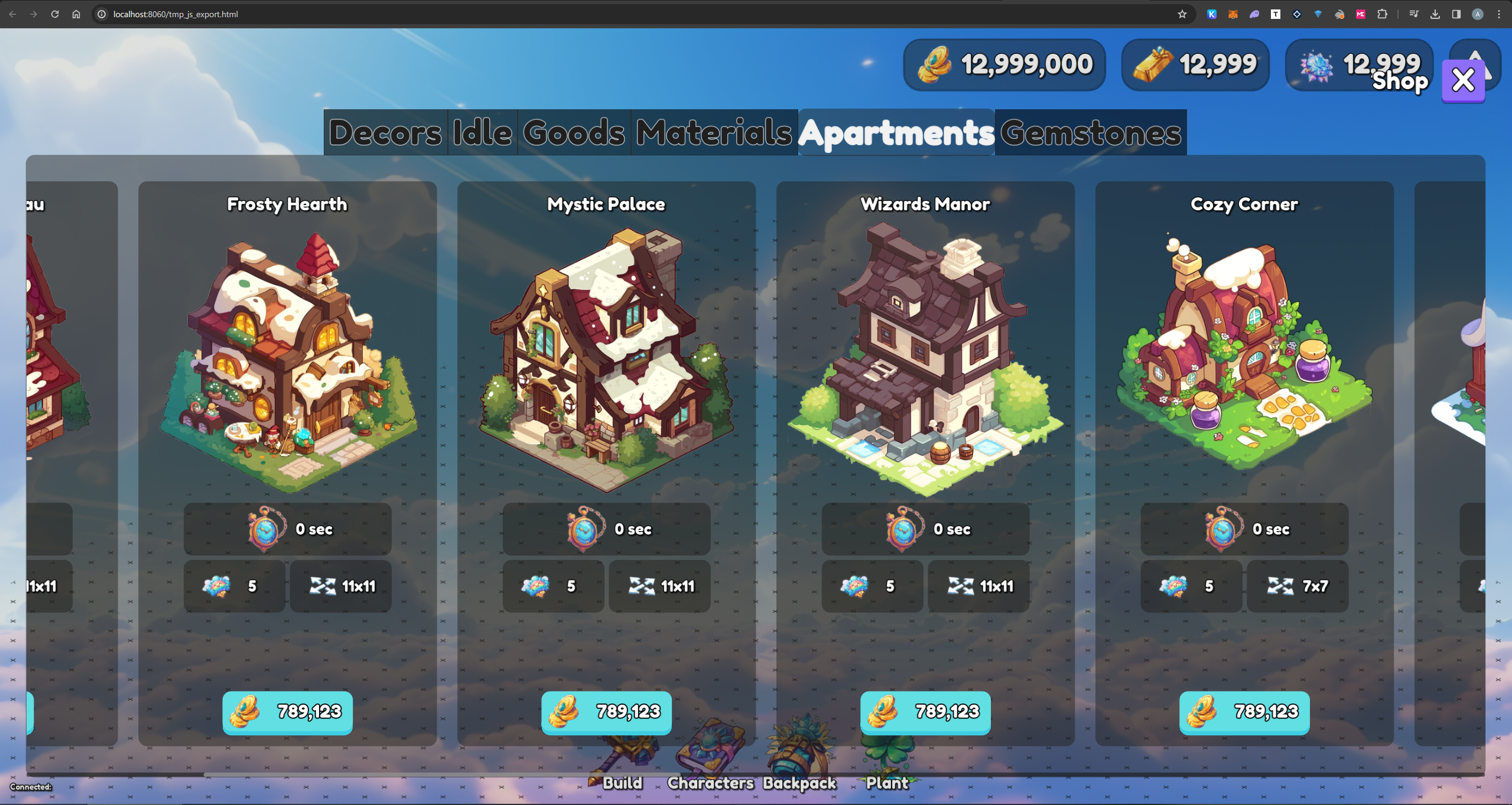The width and height of the screenshot is (1512, 805).
Task: Switch to the Decors tab
Action: click(x=385, y=132)
